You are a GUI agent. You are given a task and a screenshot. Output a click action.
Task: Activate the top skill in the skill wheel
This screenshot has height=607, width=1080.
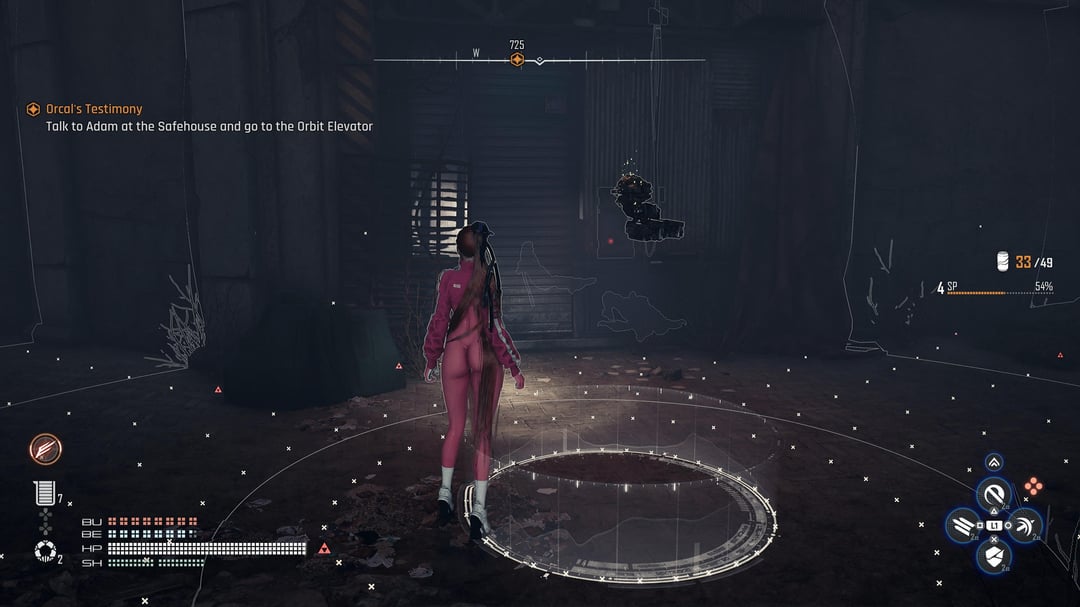point(994,495)
